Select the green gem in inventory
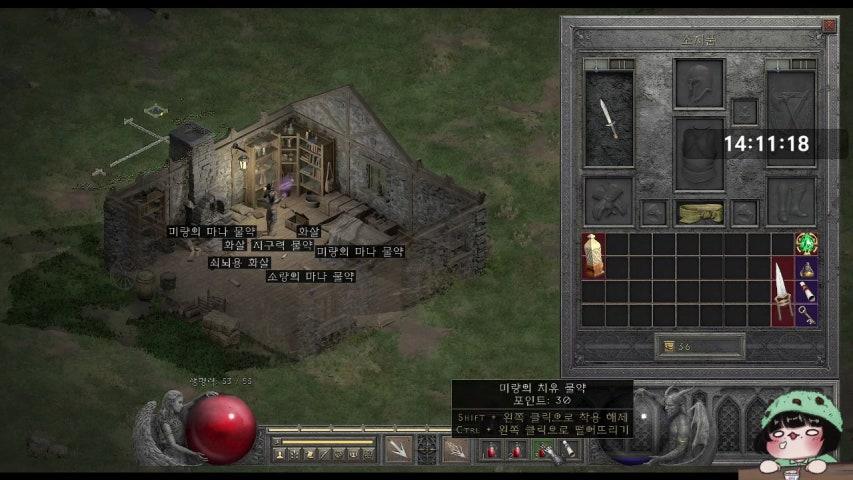The image size is (853, 480). 806,243
